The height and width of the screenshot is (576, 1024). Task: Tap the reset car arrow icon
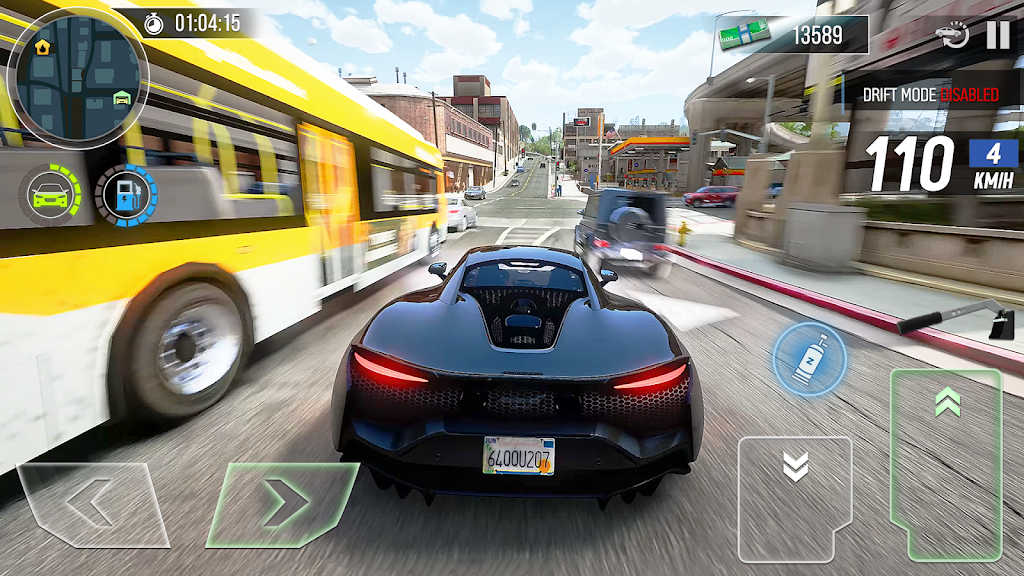(952, 36)
